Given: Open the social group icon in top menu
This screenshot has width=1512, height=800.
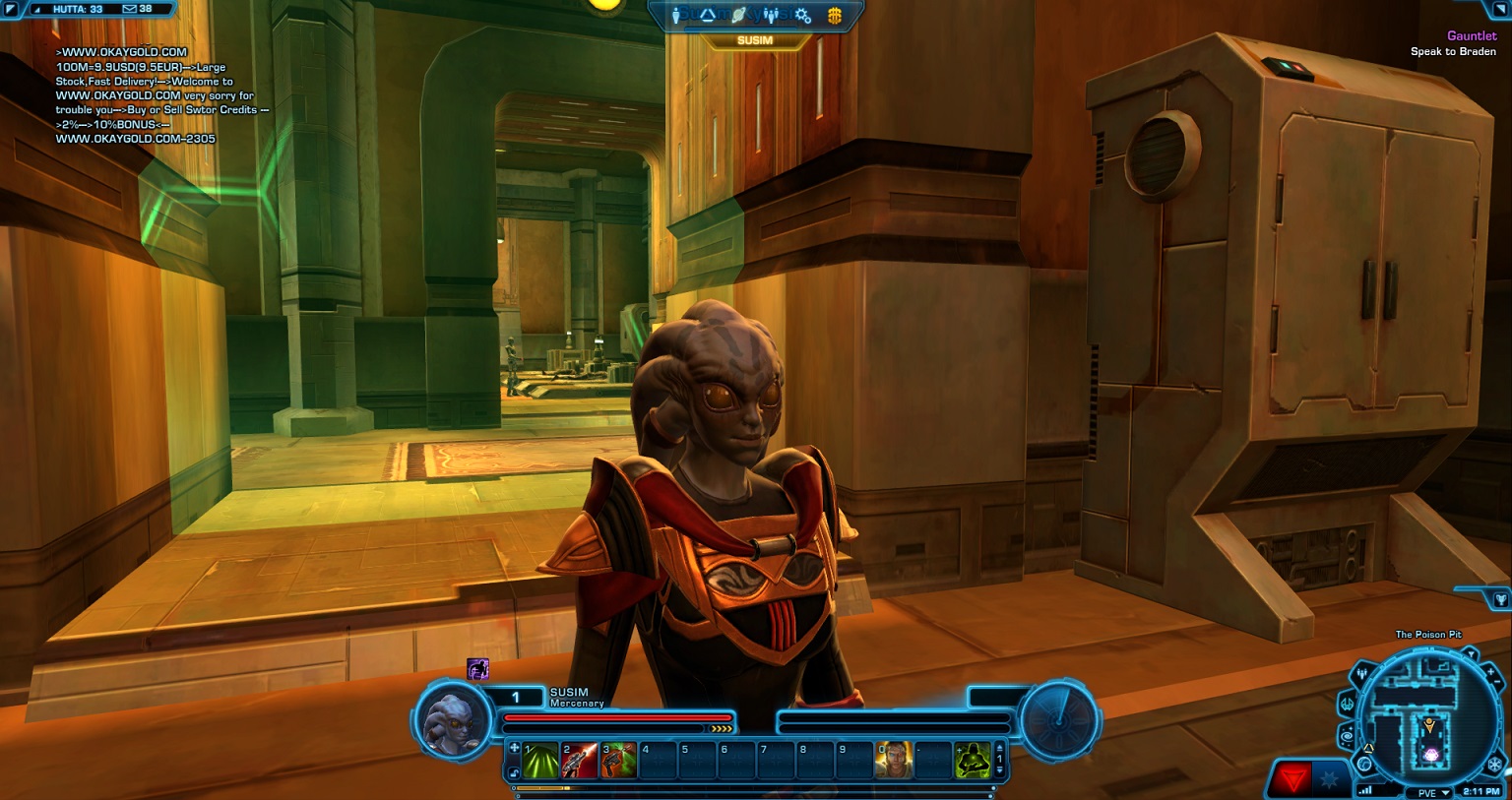Looking at the screenshot, I should 771,16.
